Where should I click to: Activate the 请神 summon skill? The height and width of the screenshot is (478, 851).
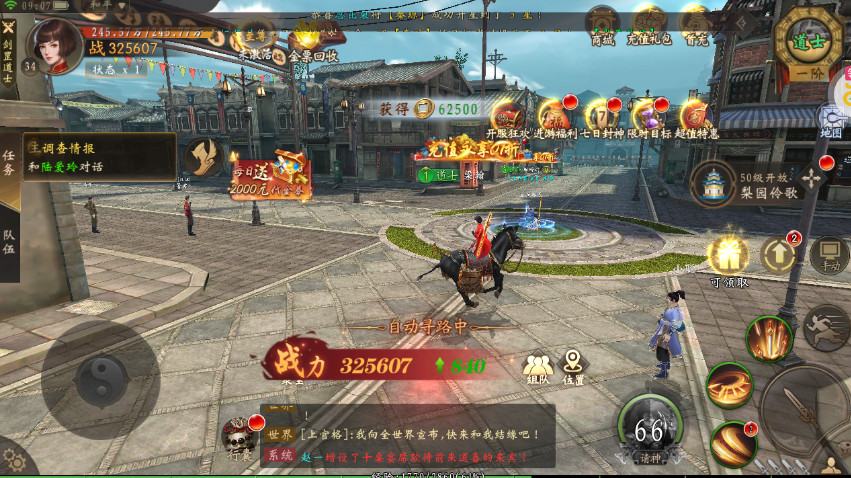[x=651, y=430]
